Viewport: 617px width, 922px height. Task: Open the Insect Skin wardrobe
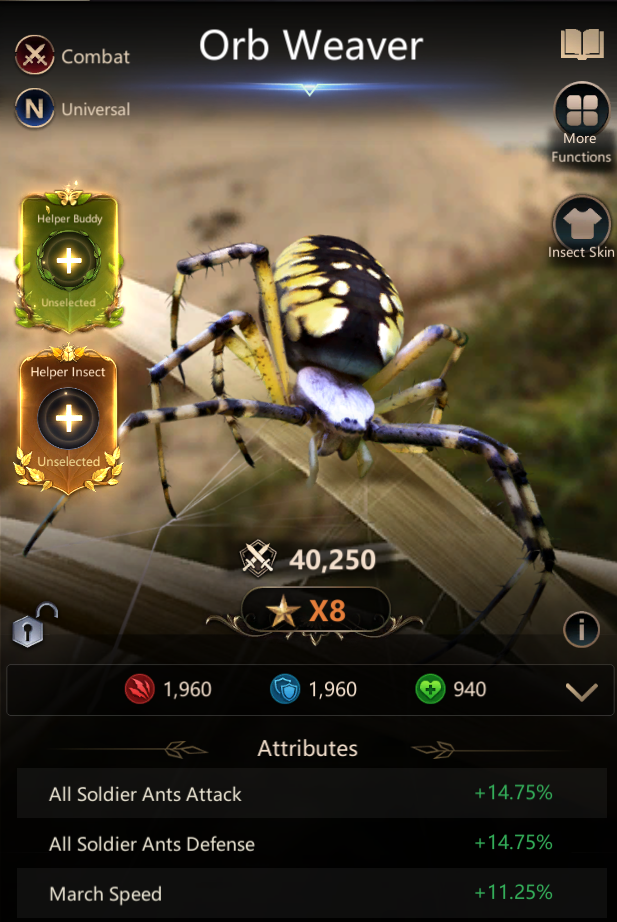click(581, 221)
